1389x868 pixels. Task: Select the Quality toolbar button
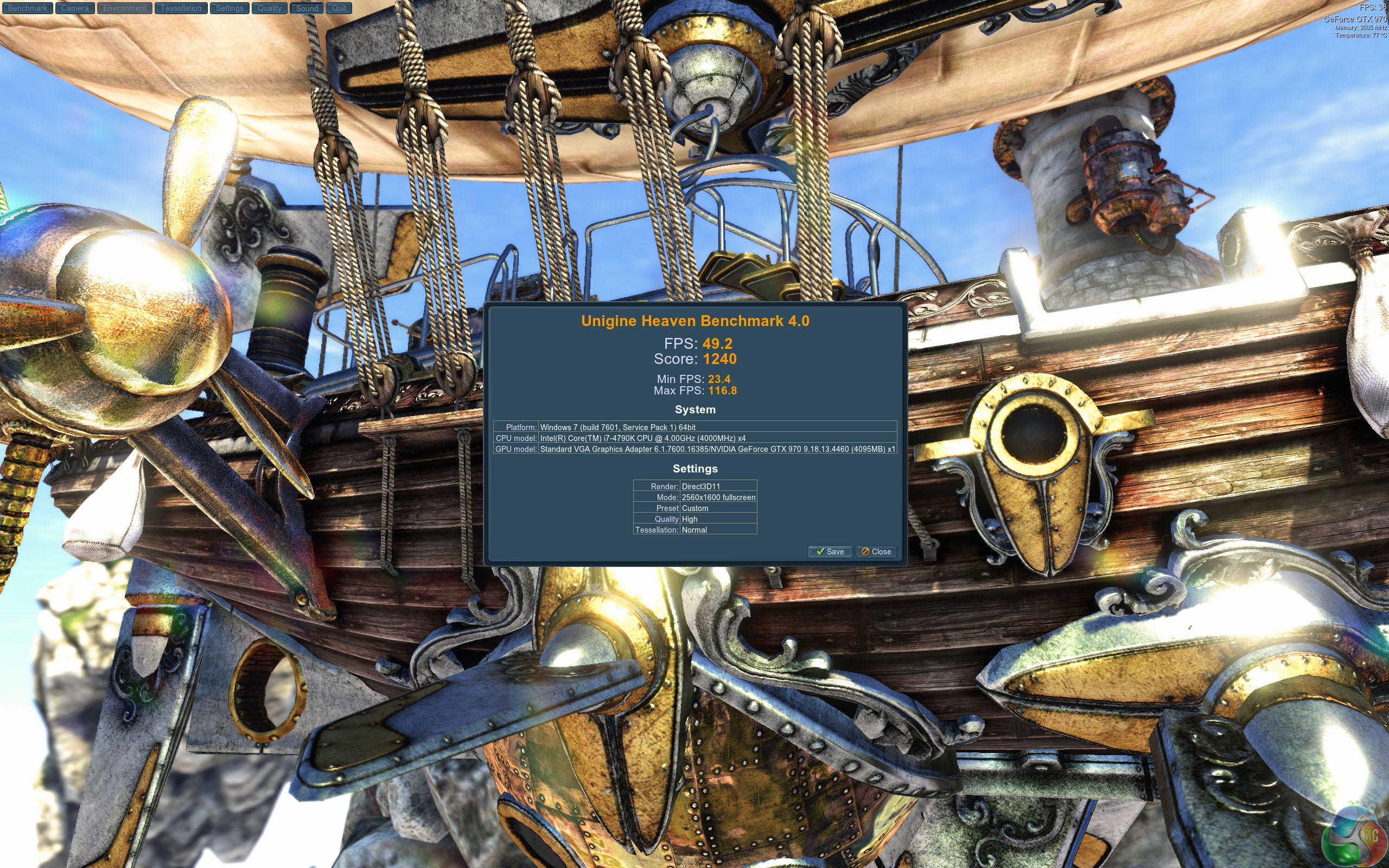269,8
